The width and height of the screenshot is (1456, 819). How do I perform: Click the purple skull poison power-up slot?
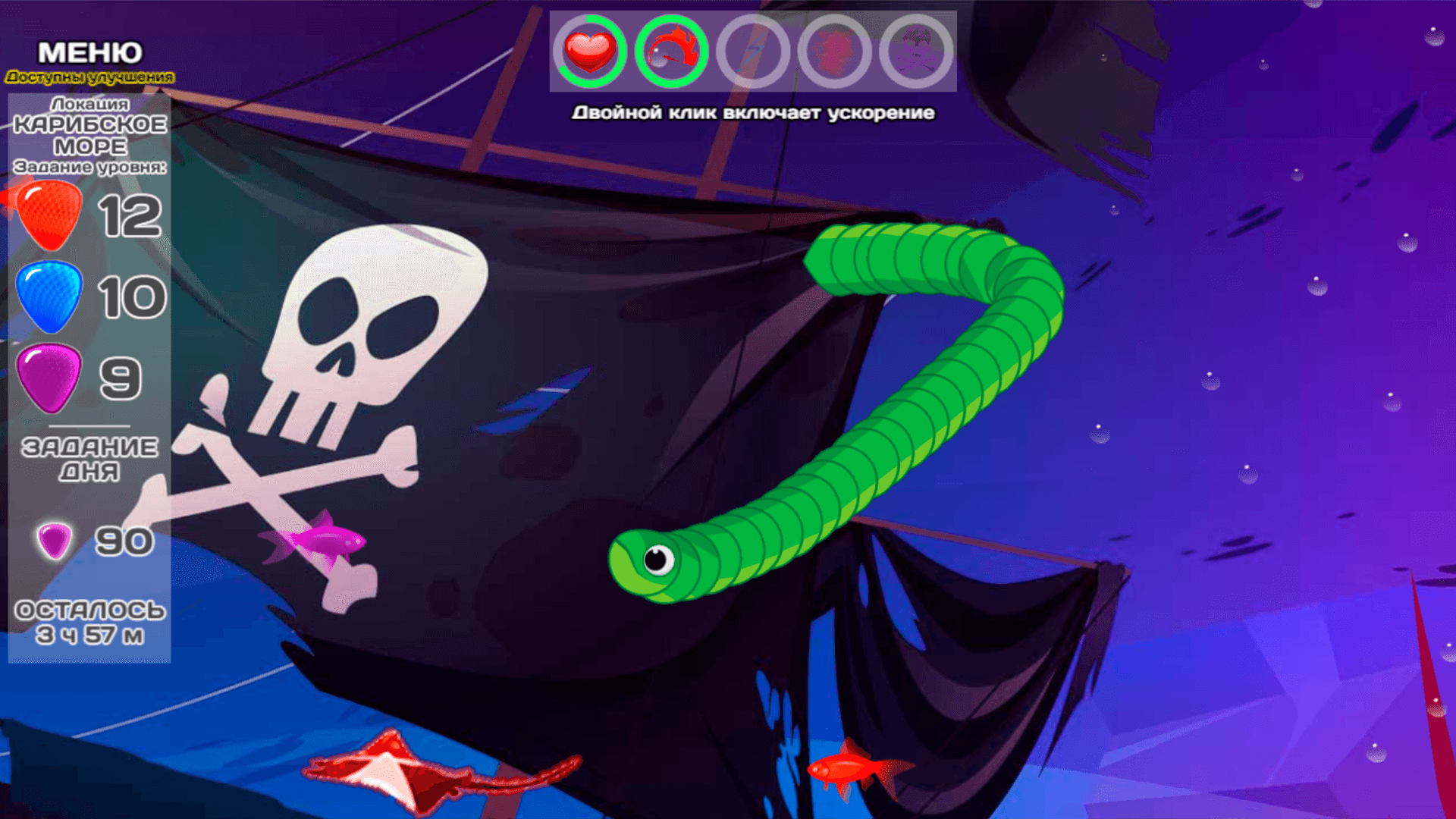pos(918,52)
